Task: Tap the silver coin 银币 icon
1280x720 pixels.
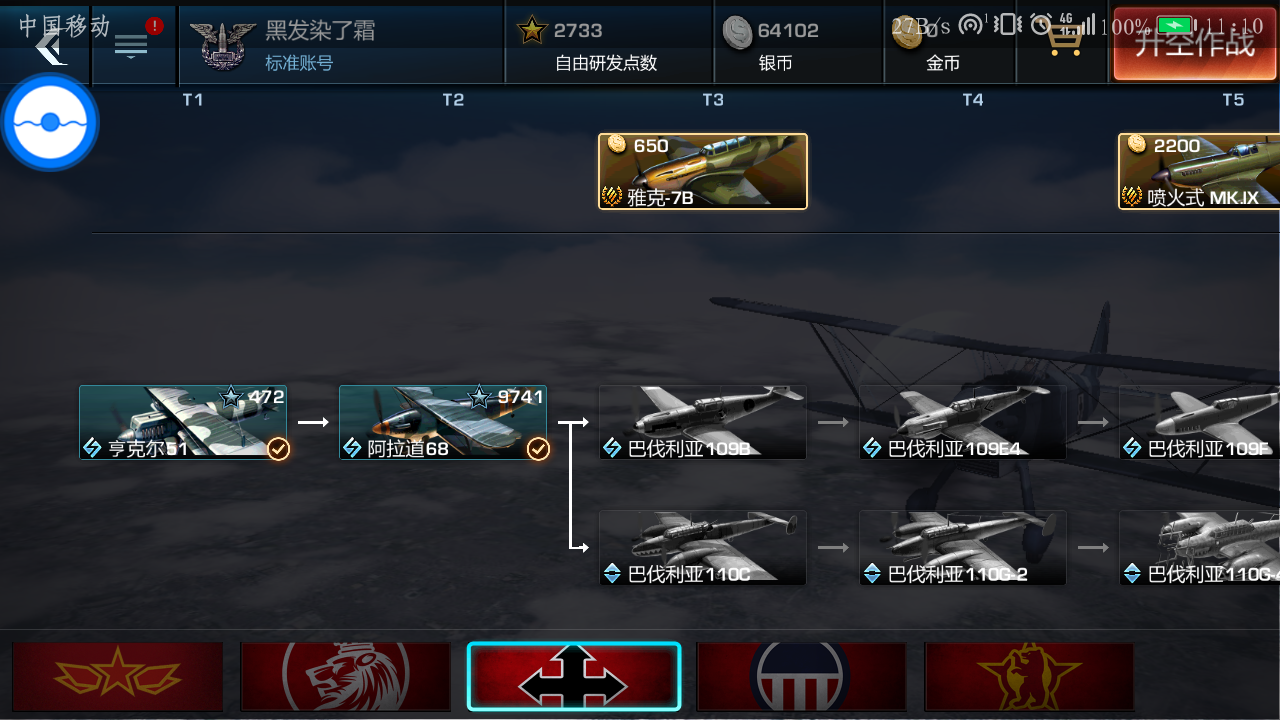Action: pos(739,30)
